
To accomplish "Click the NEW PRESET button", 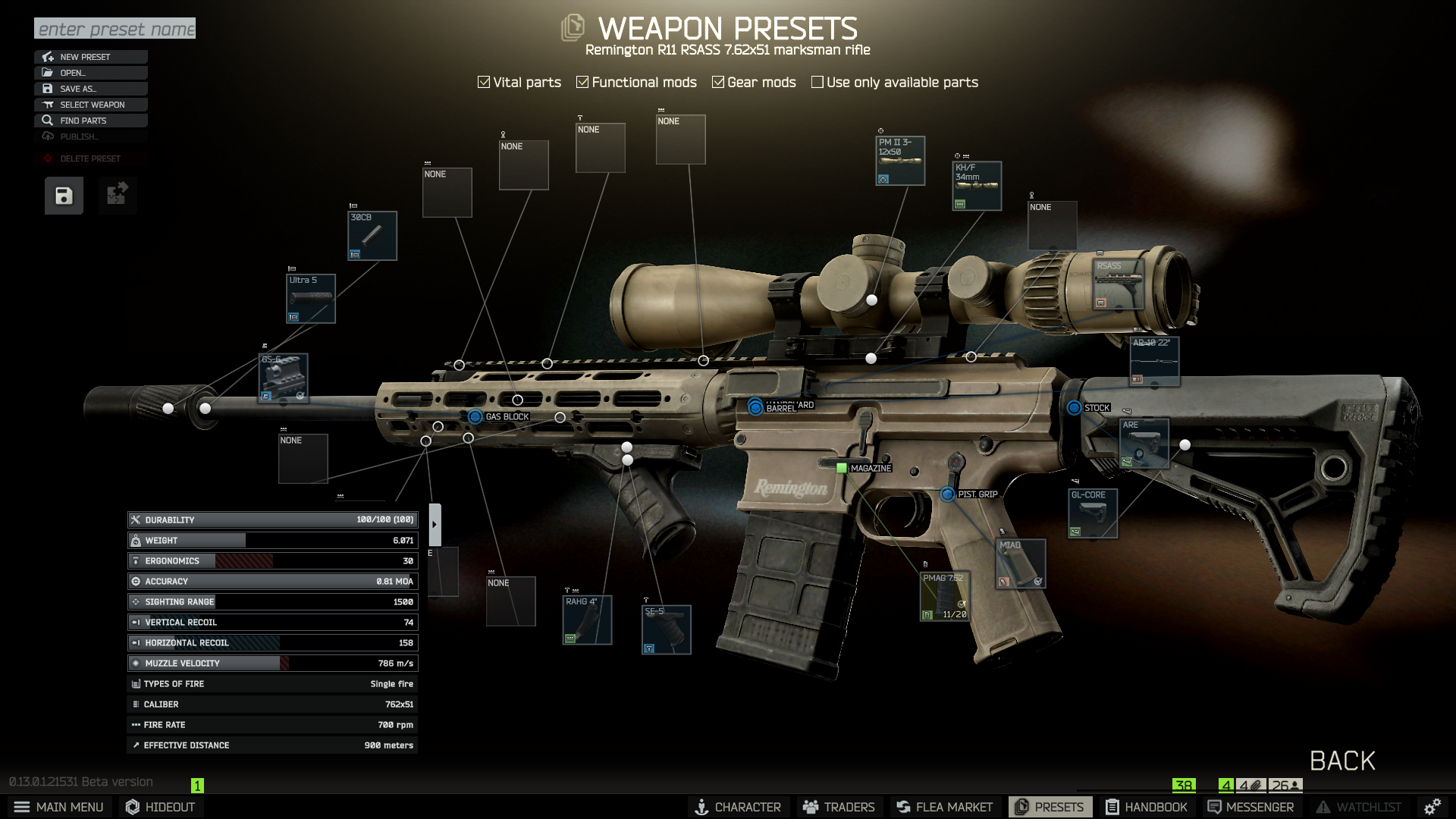I will [91, 56].
